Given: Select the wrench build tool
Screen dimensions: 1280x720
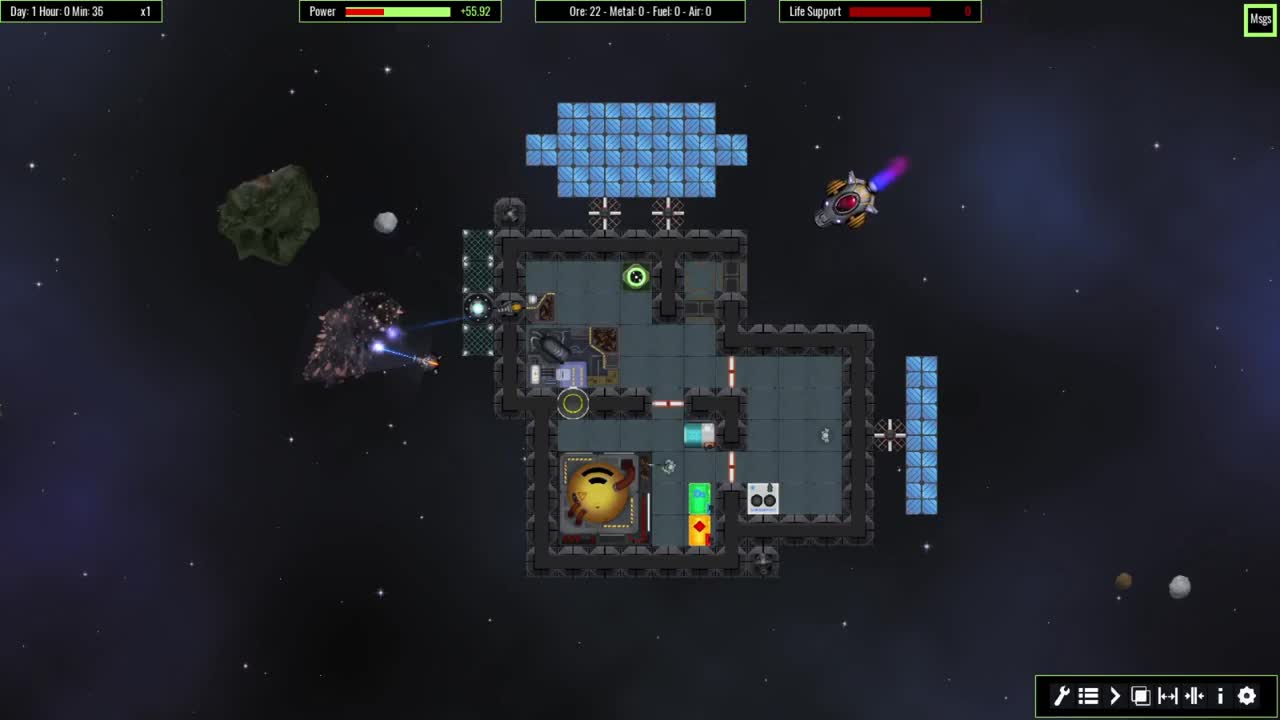Looking at the screenshot, I should pyautogui.click(x=1060, y=696).
